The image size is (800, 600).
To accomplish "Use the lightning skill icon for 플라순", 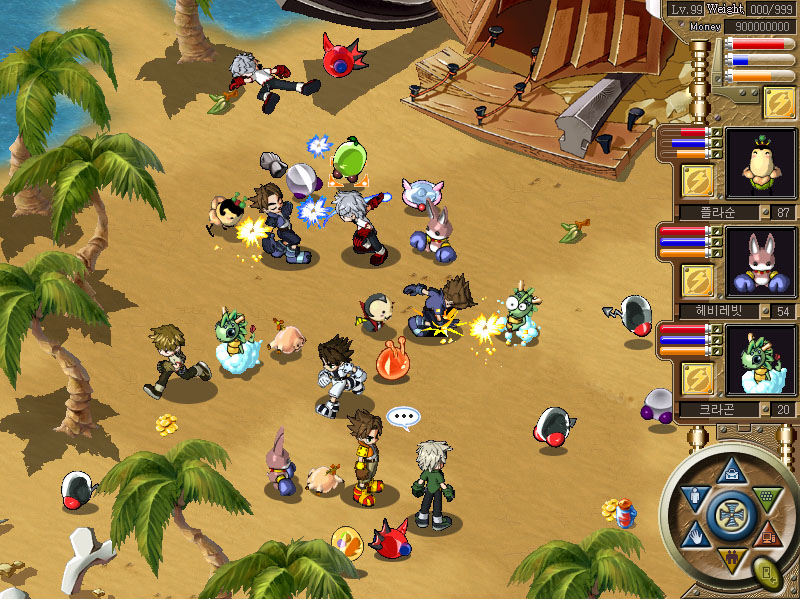I will coord(696,180).
